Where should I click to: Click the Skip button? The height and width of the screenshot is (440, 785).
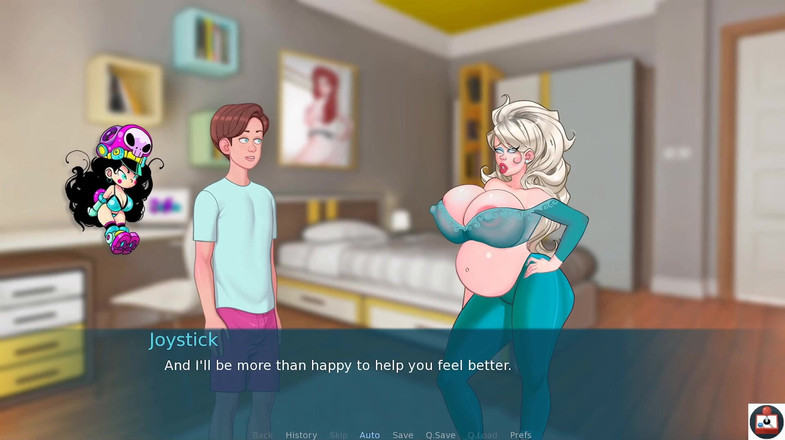click(x=339, y=435)
